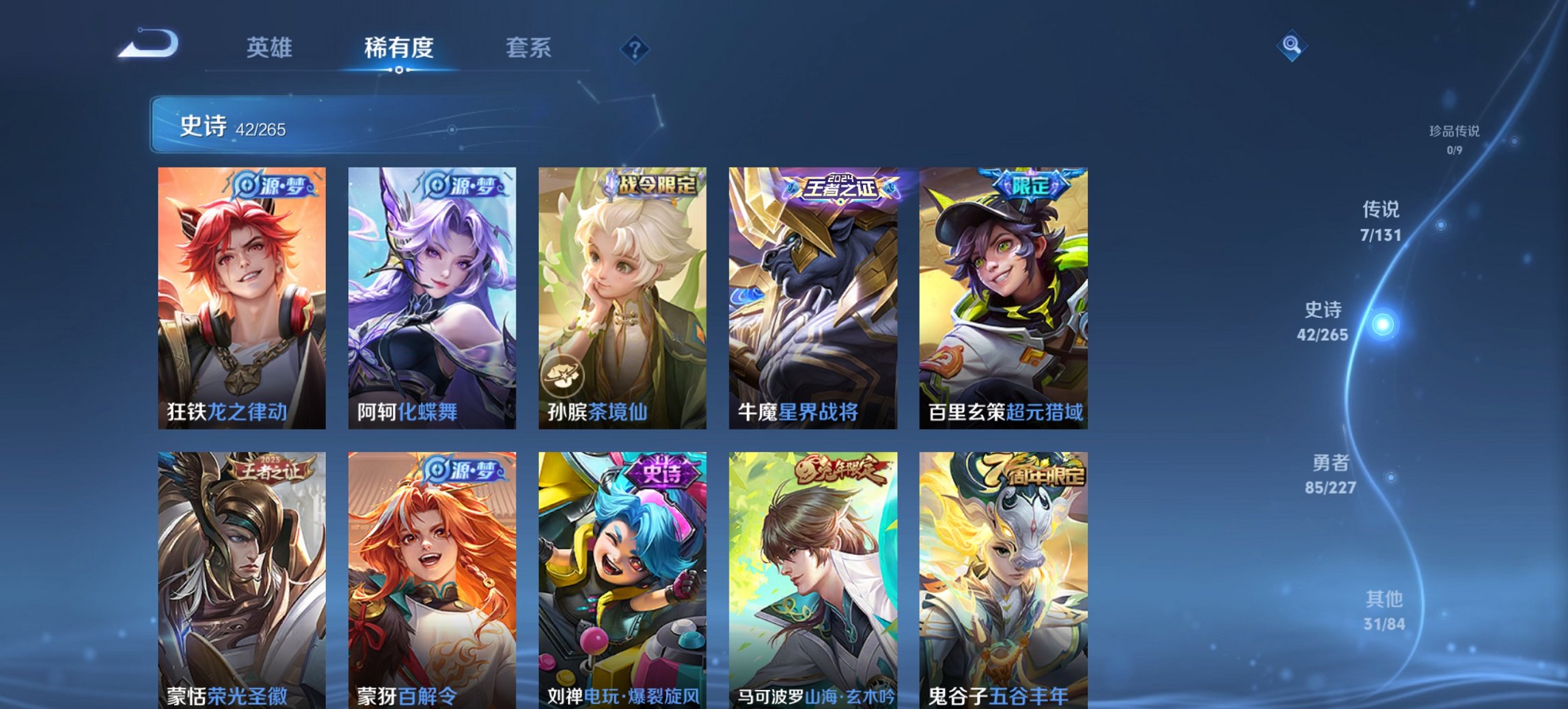
Task: Switch to the 套系 tab
Action: click(x=529, y=48)
